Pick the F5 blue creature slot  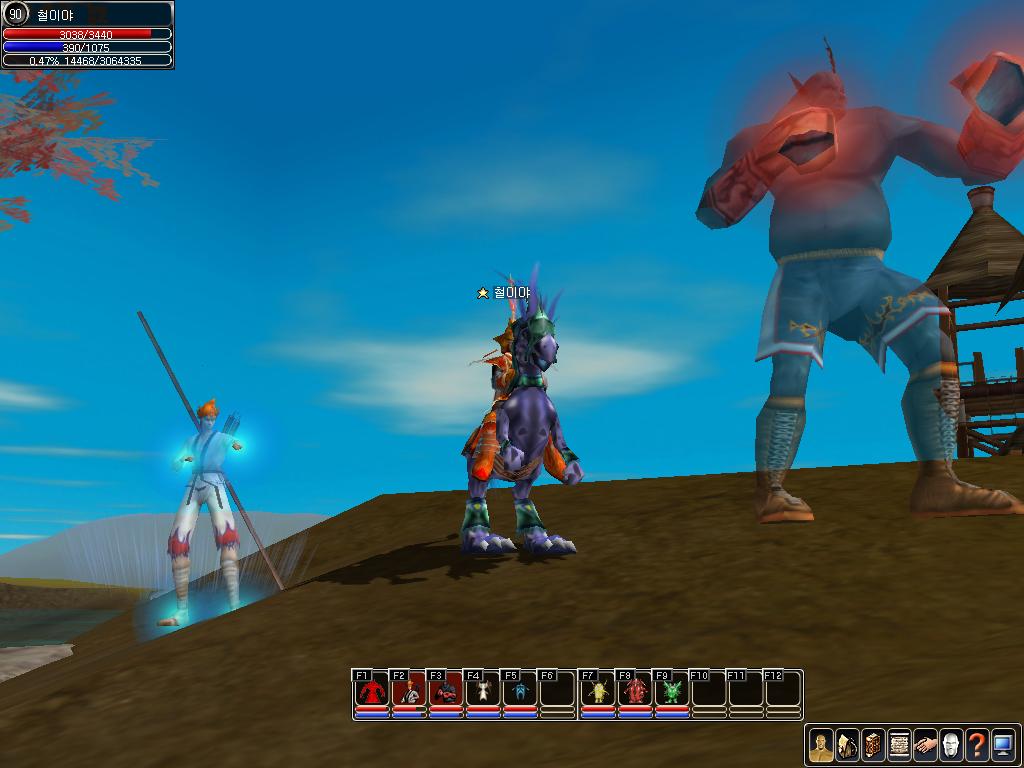[520, 690]
